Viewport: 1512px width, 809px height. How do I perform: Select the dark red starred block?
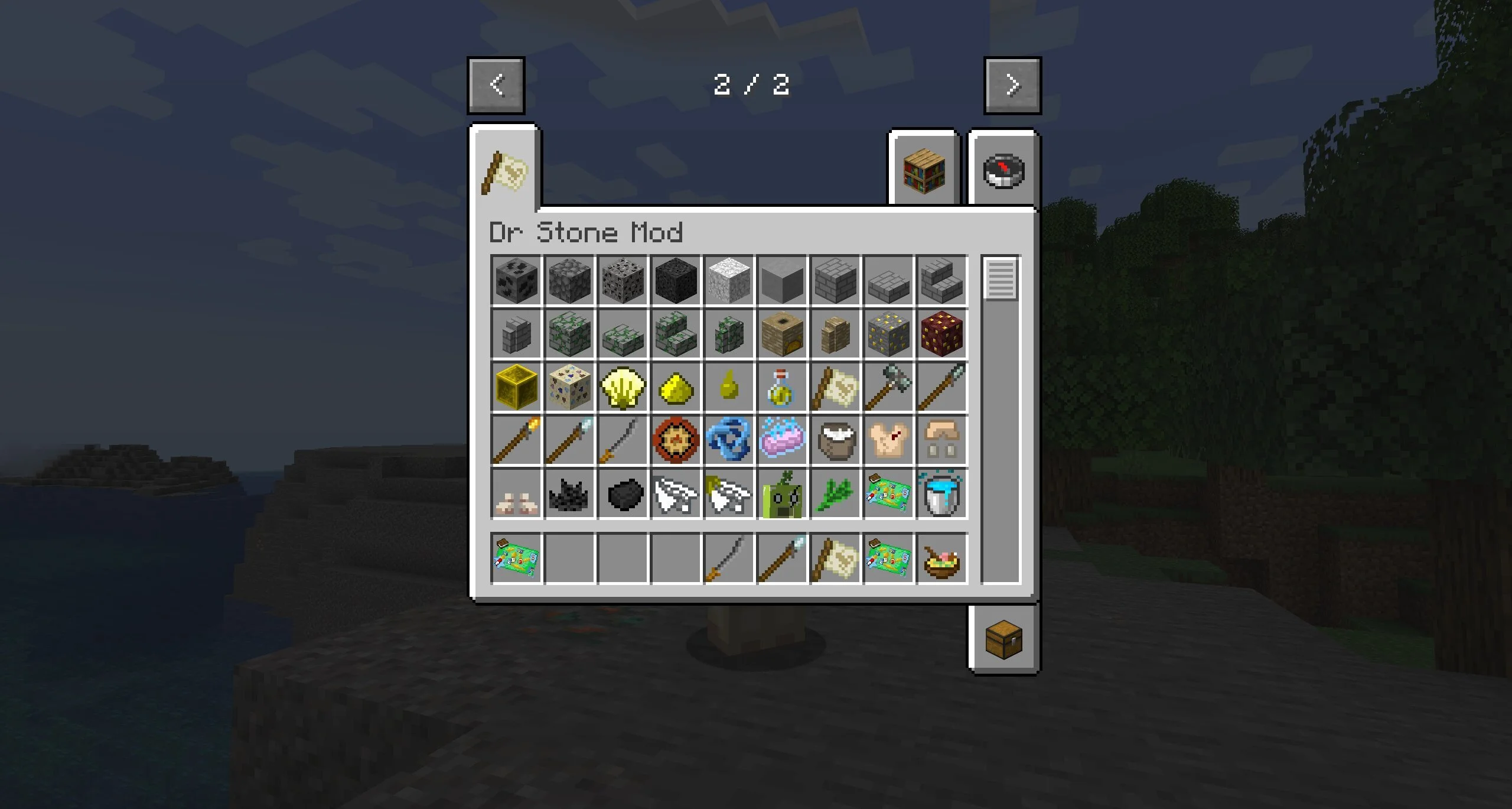point(941,334)
